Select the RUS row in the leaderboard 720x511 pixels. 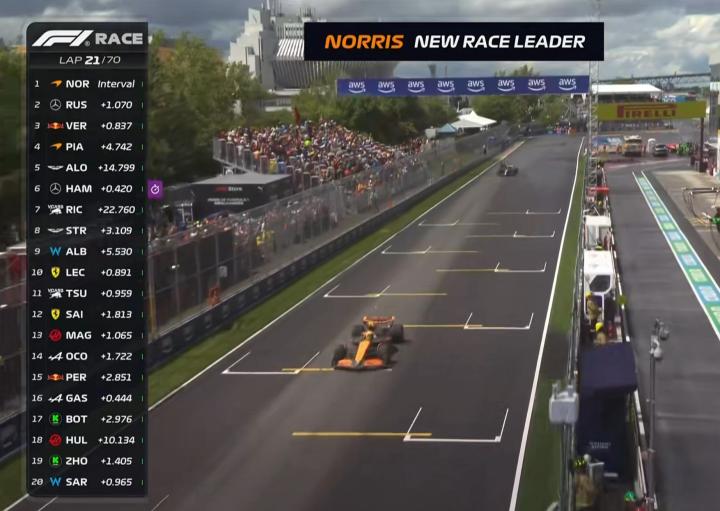tap(87, 104)
